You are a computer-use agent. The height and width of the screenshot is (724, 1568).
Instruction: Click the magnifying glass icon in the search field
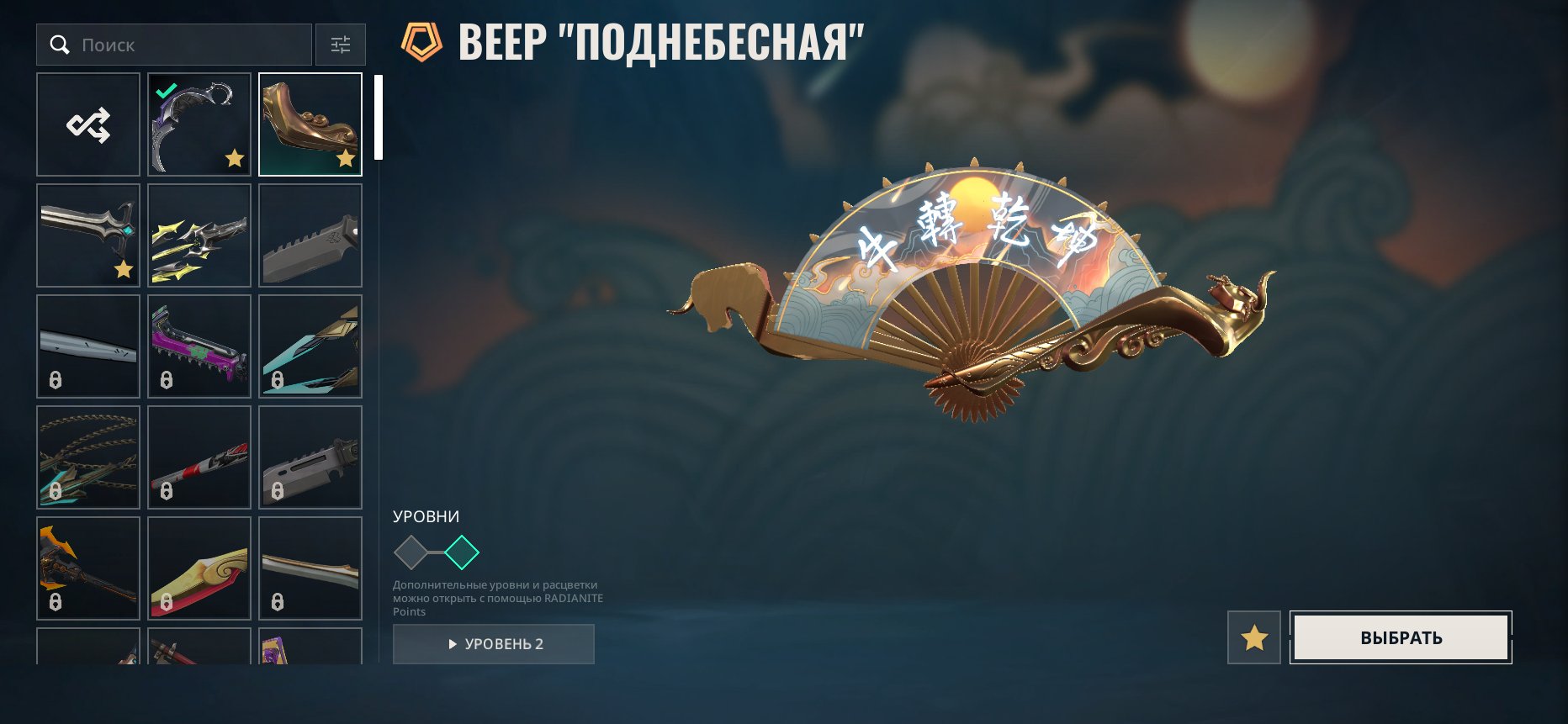pos(60,45)
